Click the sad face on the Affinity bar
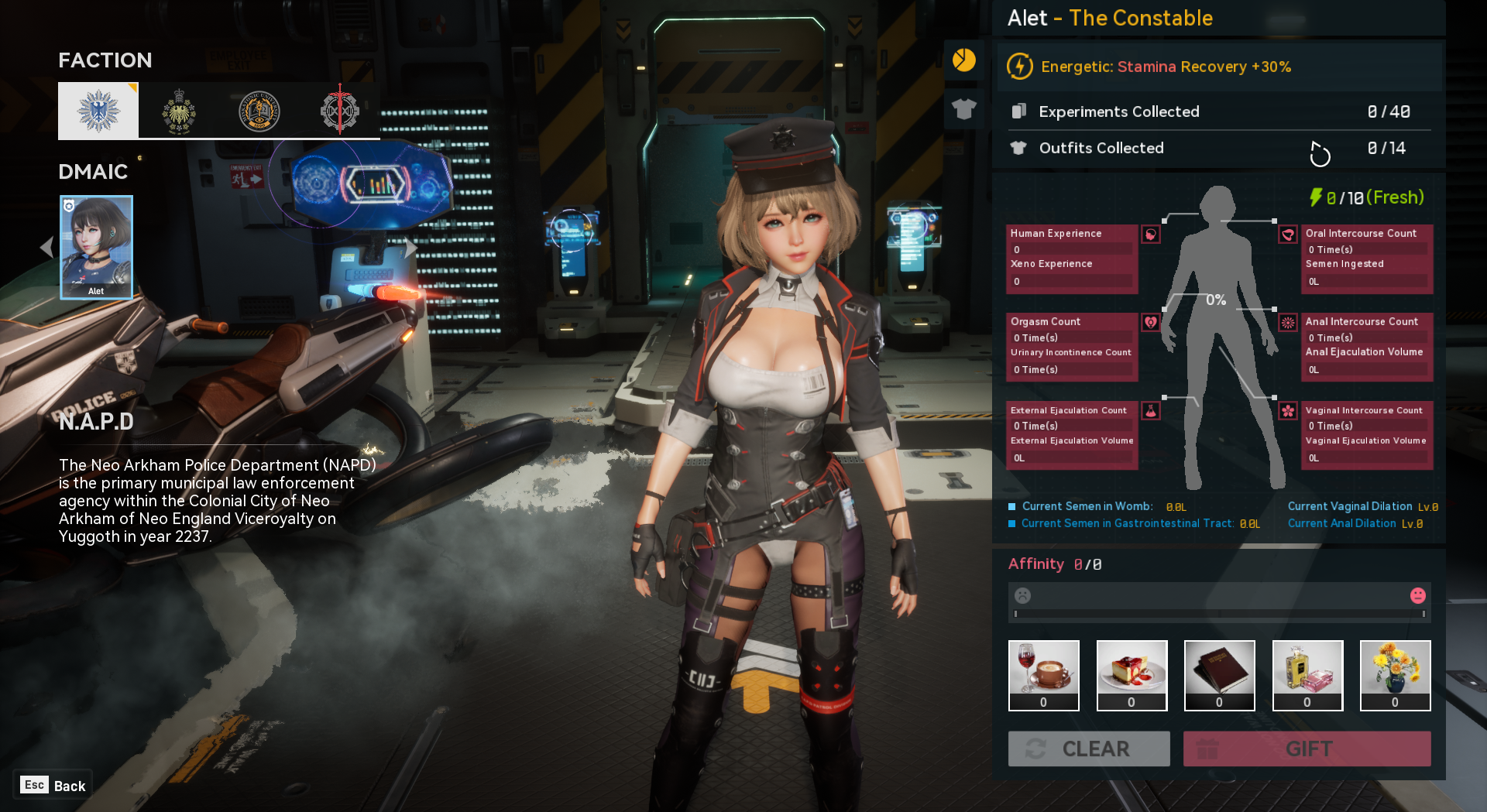The height and width of the screenshot is (812, 1487). (x=1023, y=596)
